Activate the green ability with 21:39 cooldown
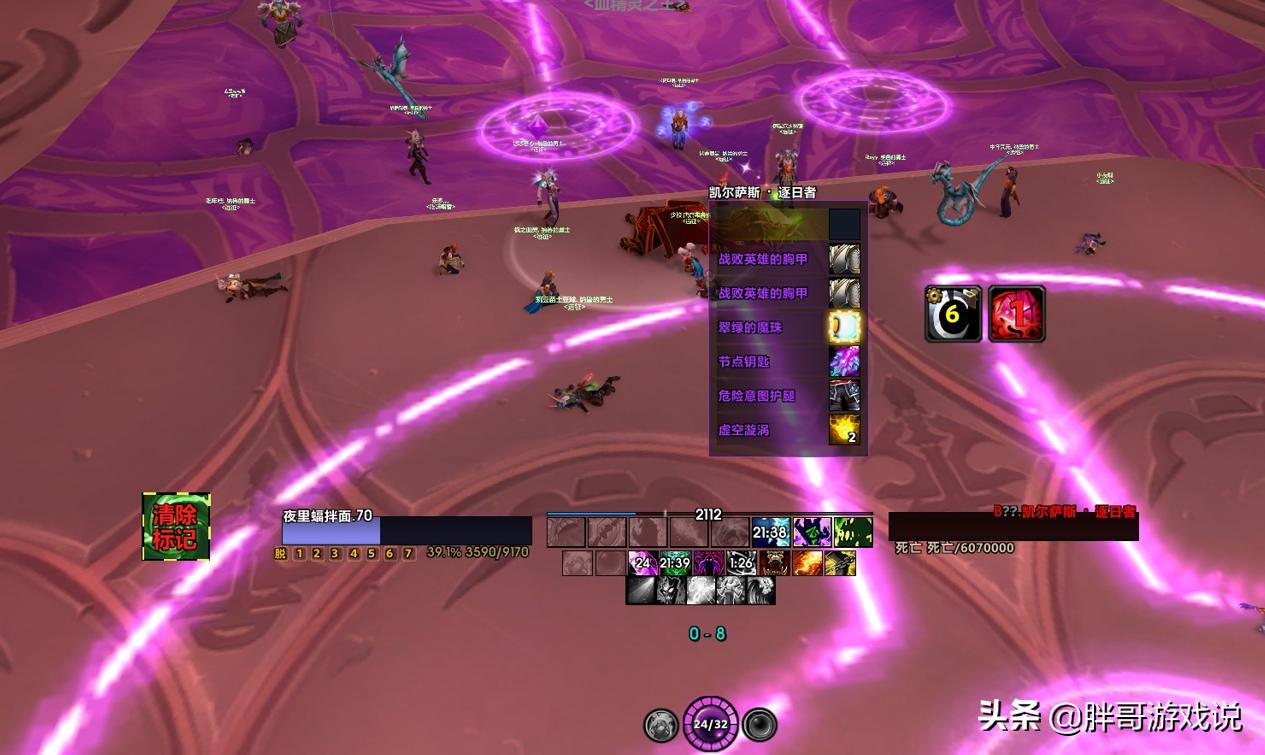 tap(675, 563)
